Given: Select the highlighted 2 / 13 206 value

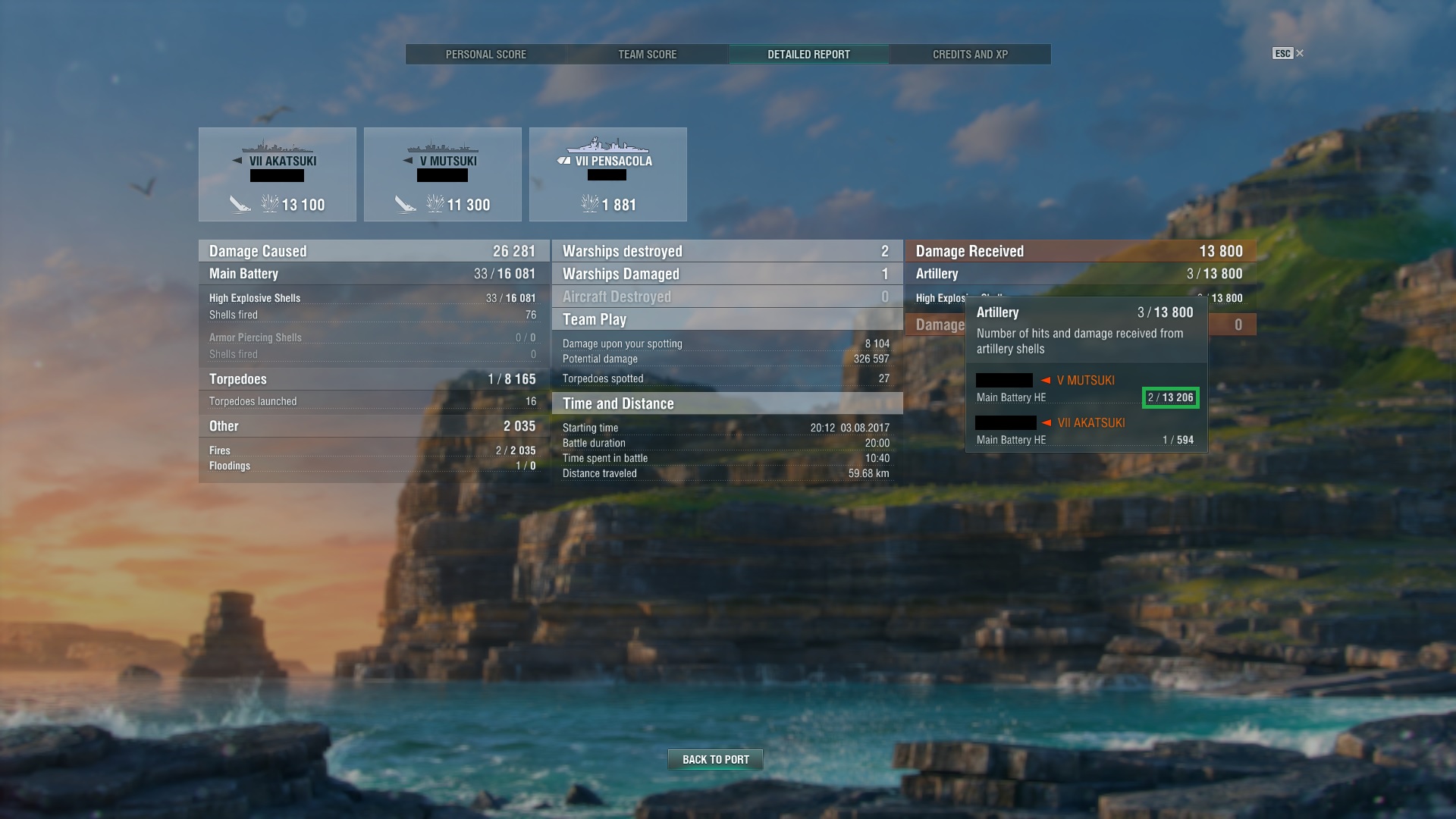Looking at the screenshot, I should click(1170, 397).
